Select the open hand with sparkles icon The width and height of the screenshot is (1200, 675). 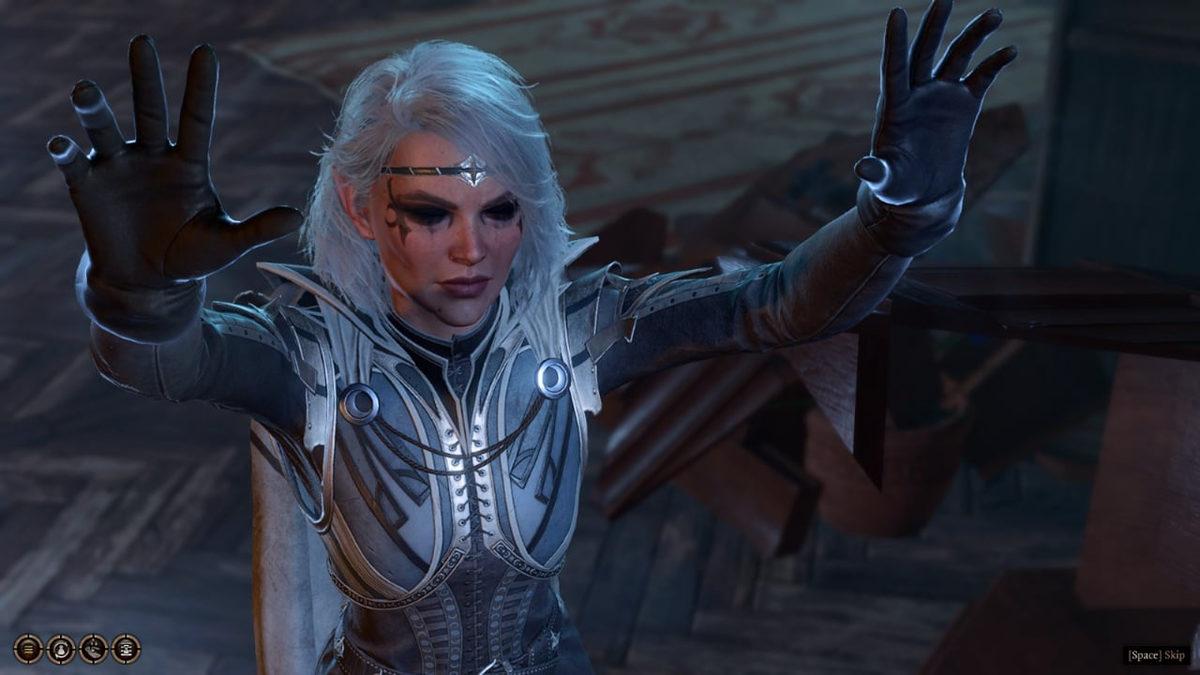tap(93, 649)
